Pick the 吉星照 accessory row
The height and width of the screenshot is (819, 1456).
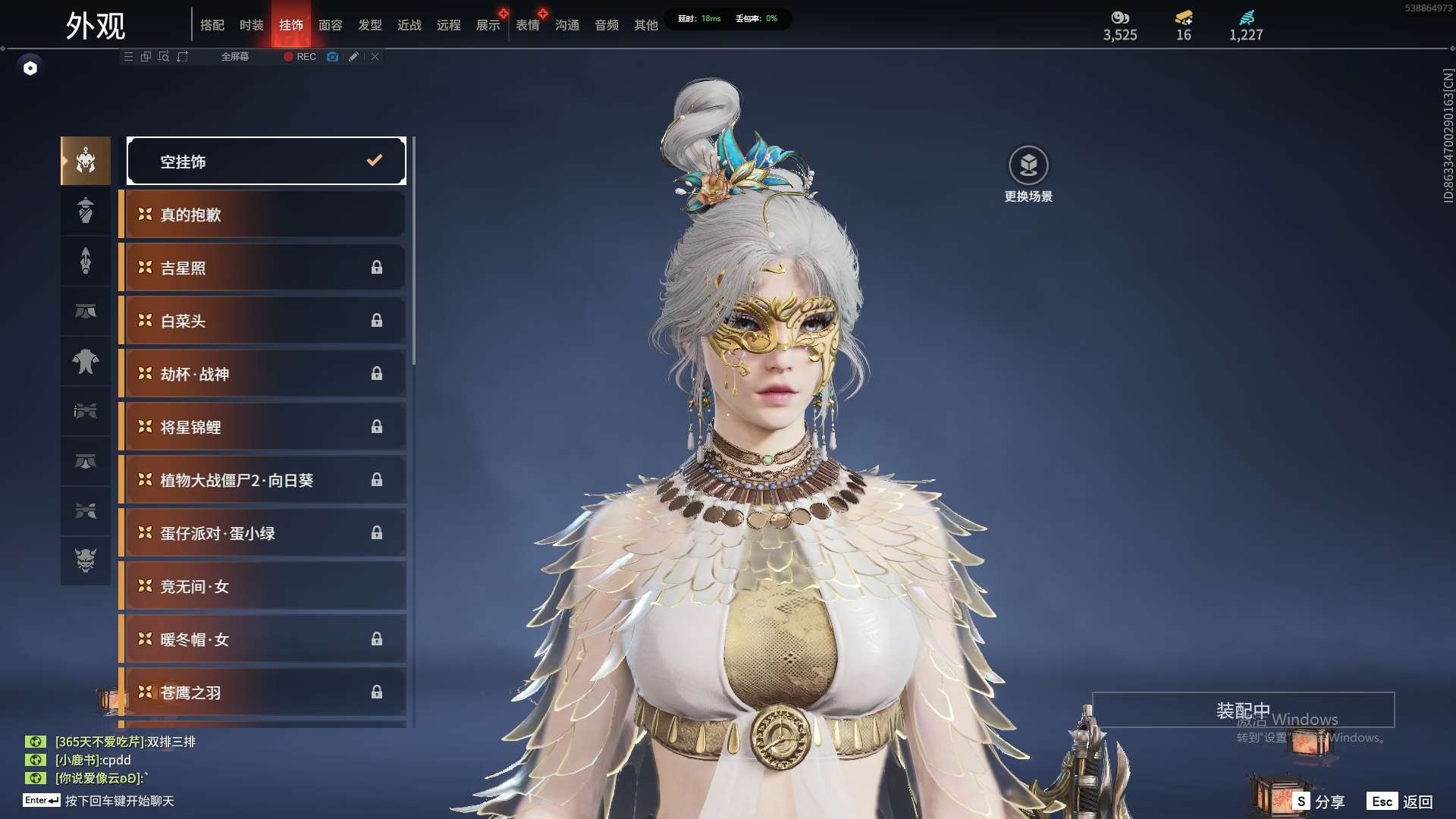pos(264,268)
